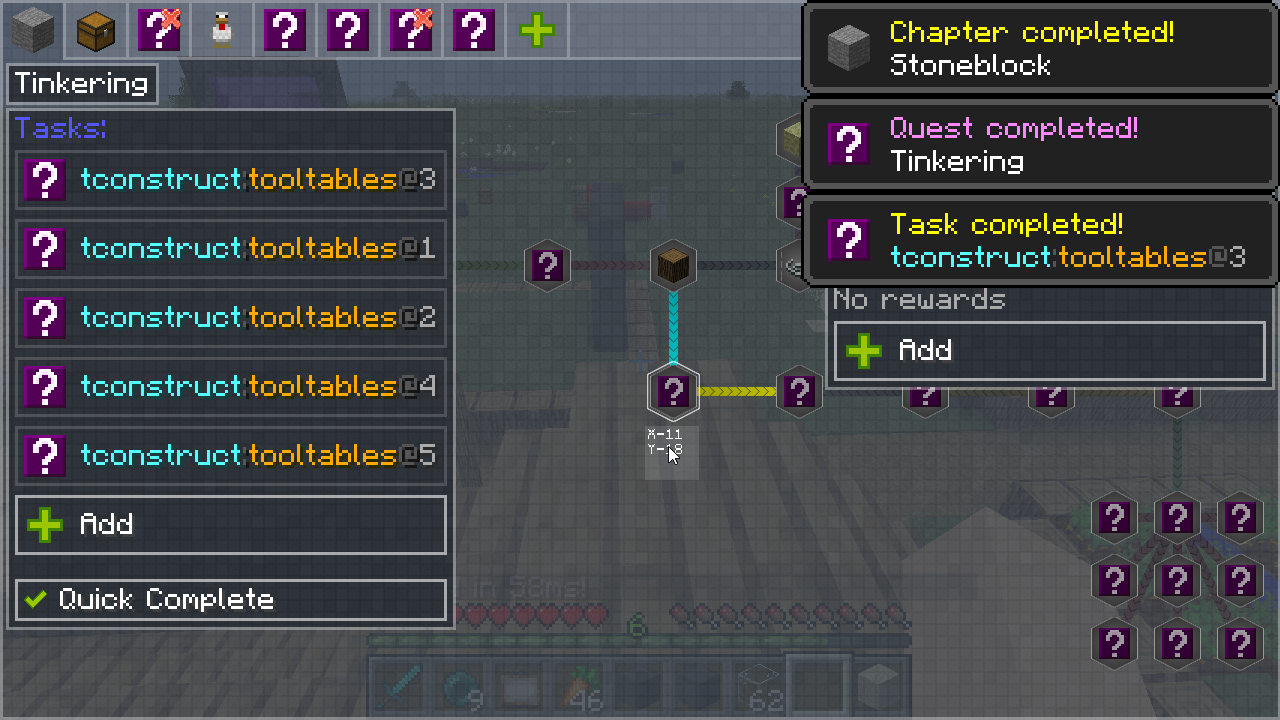Select task tconstruct:tooltables@1
1280x720 pixels.
click(231, 248)
